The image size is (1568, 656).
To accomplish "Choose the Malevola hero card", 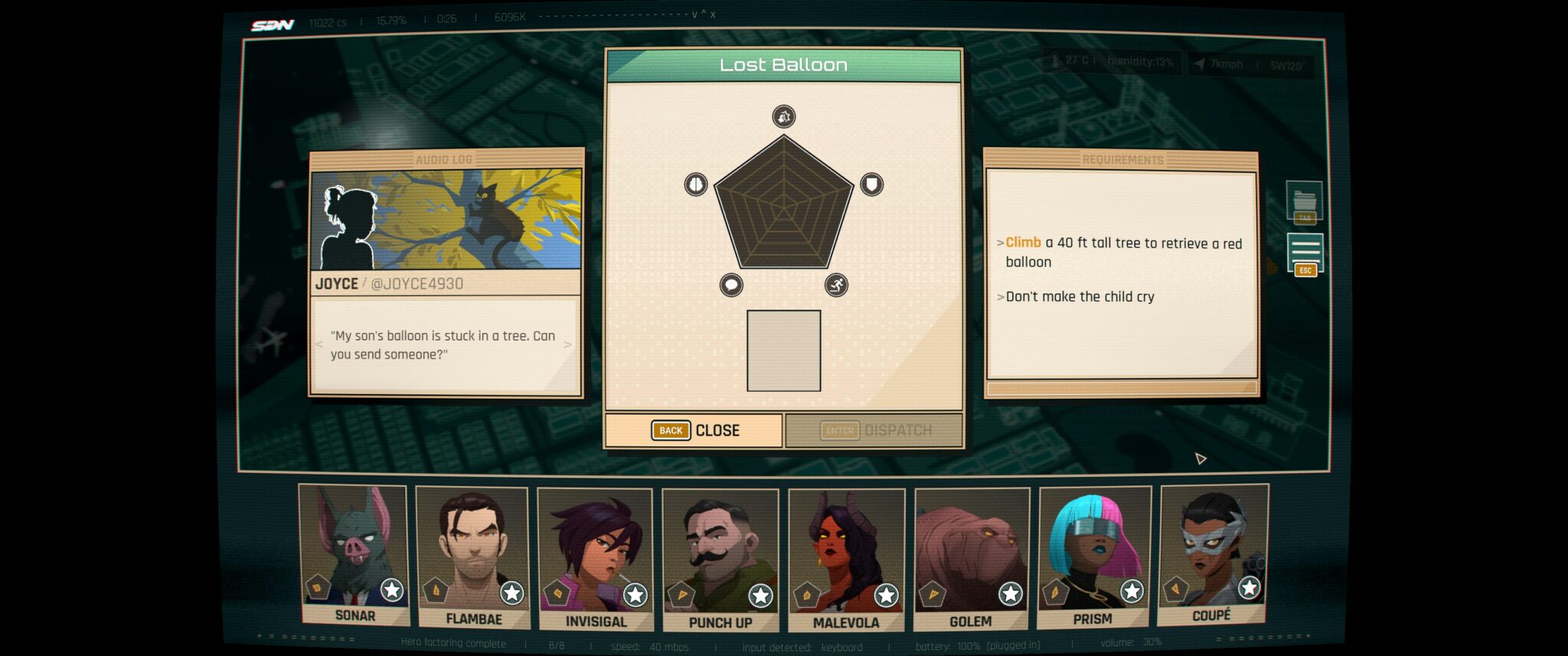I will [846, 560].
